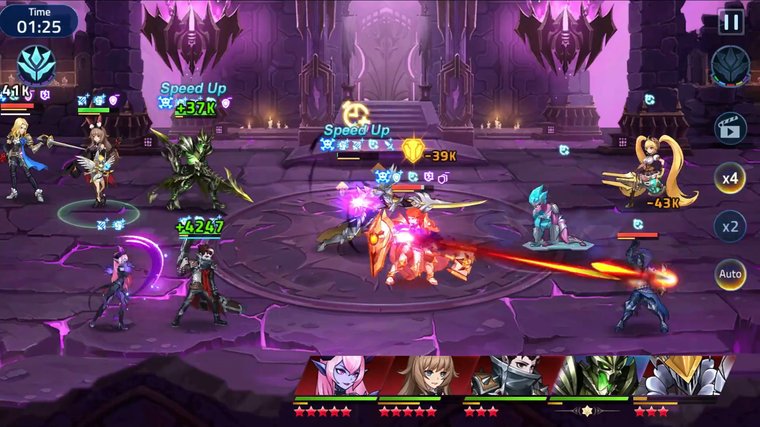This screenshot has height=427, width=760.
Task: Toggle x2 battle speed
Action: [730, 226]
